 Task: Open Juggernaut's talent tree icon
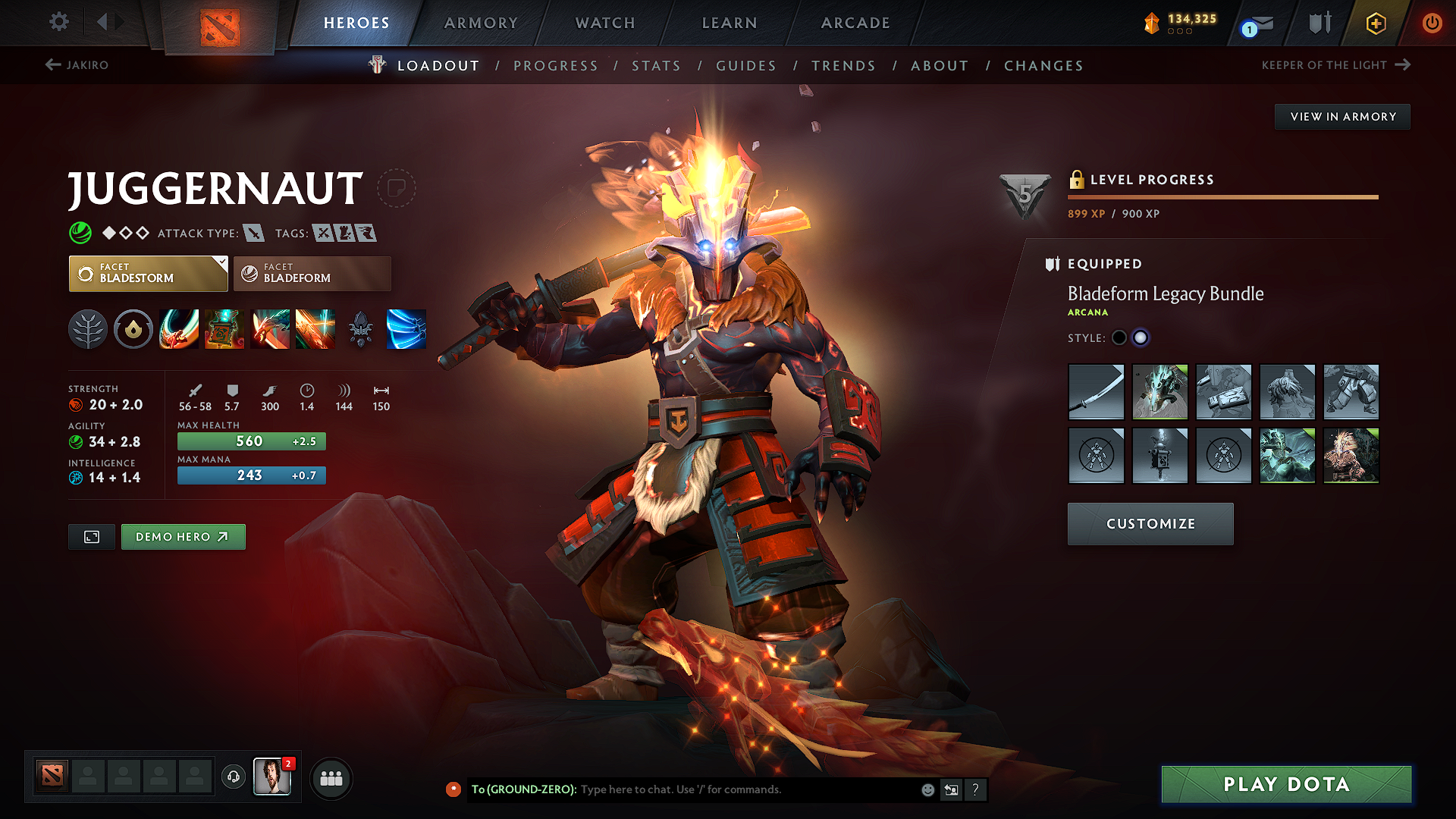pyautogui.click(x=87, y=329)
